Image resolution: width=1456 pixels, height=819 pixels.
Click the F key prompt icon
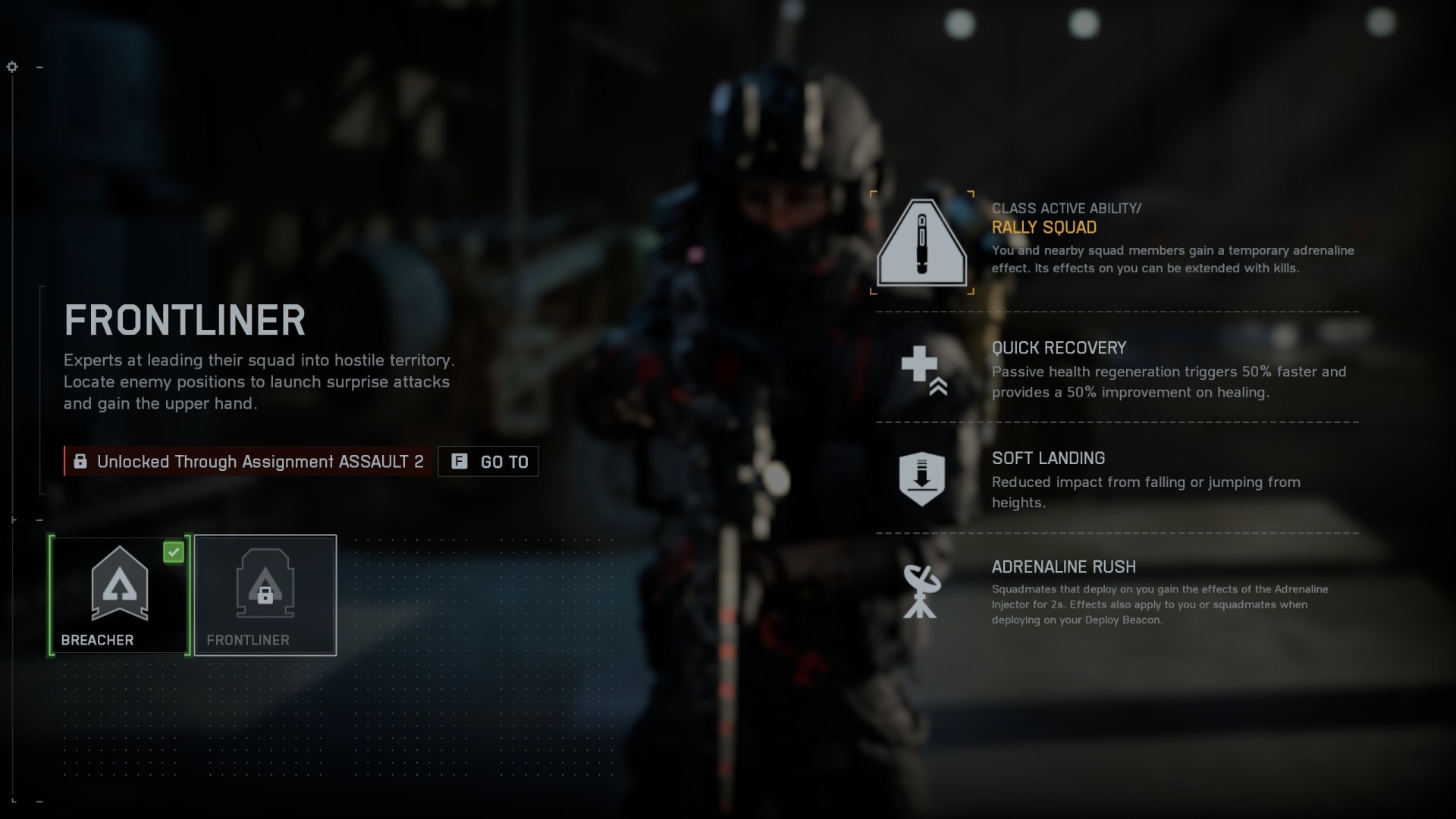460,461
